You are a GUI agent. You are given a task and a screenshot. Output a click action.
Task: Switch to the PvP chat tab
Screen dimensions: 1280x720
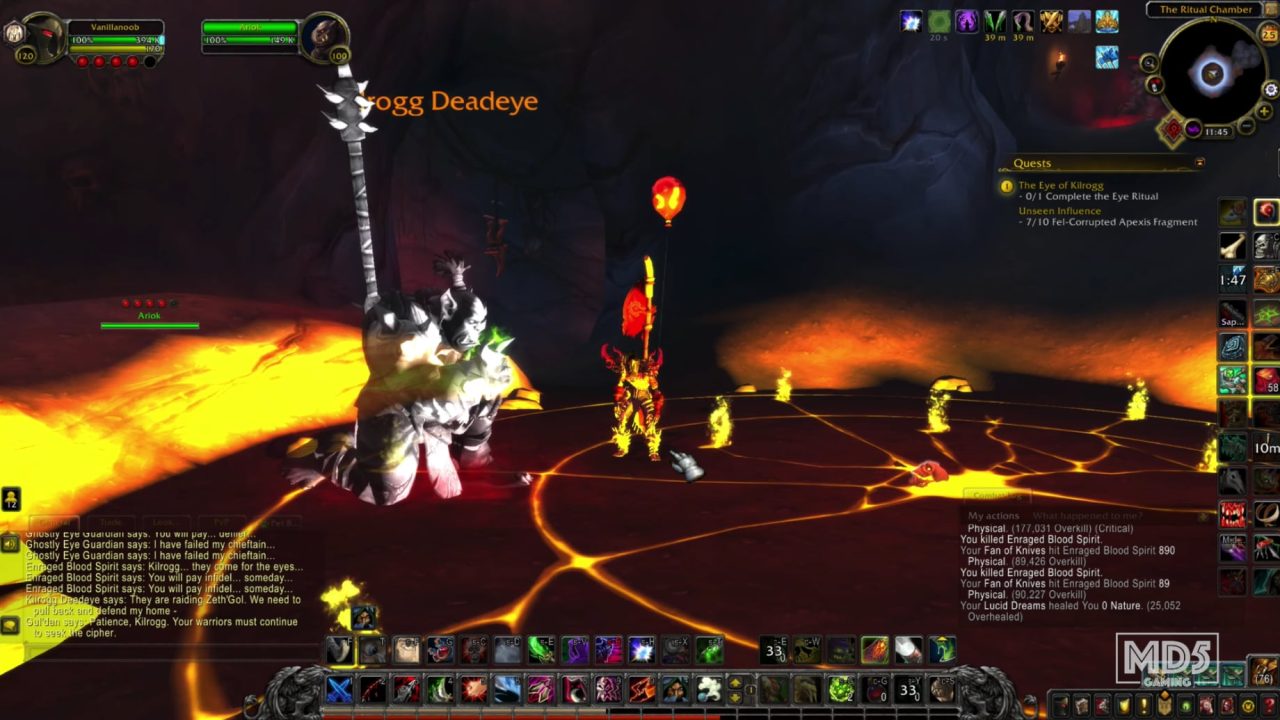(222, 520)
